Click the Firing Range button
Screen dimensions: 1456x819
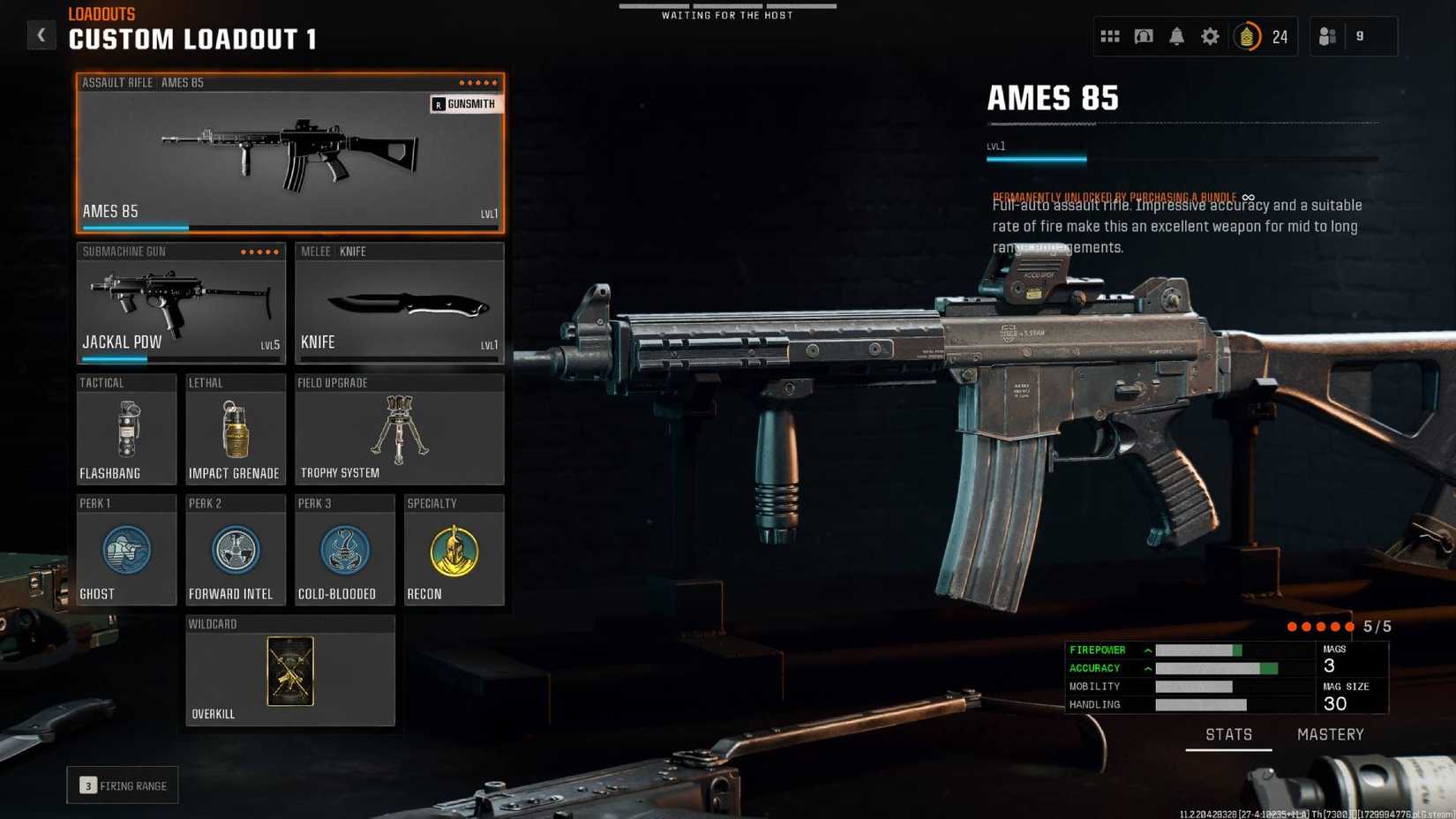pyautogui.click(x=122, y=785)
